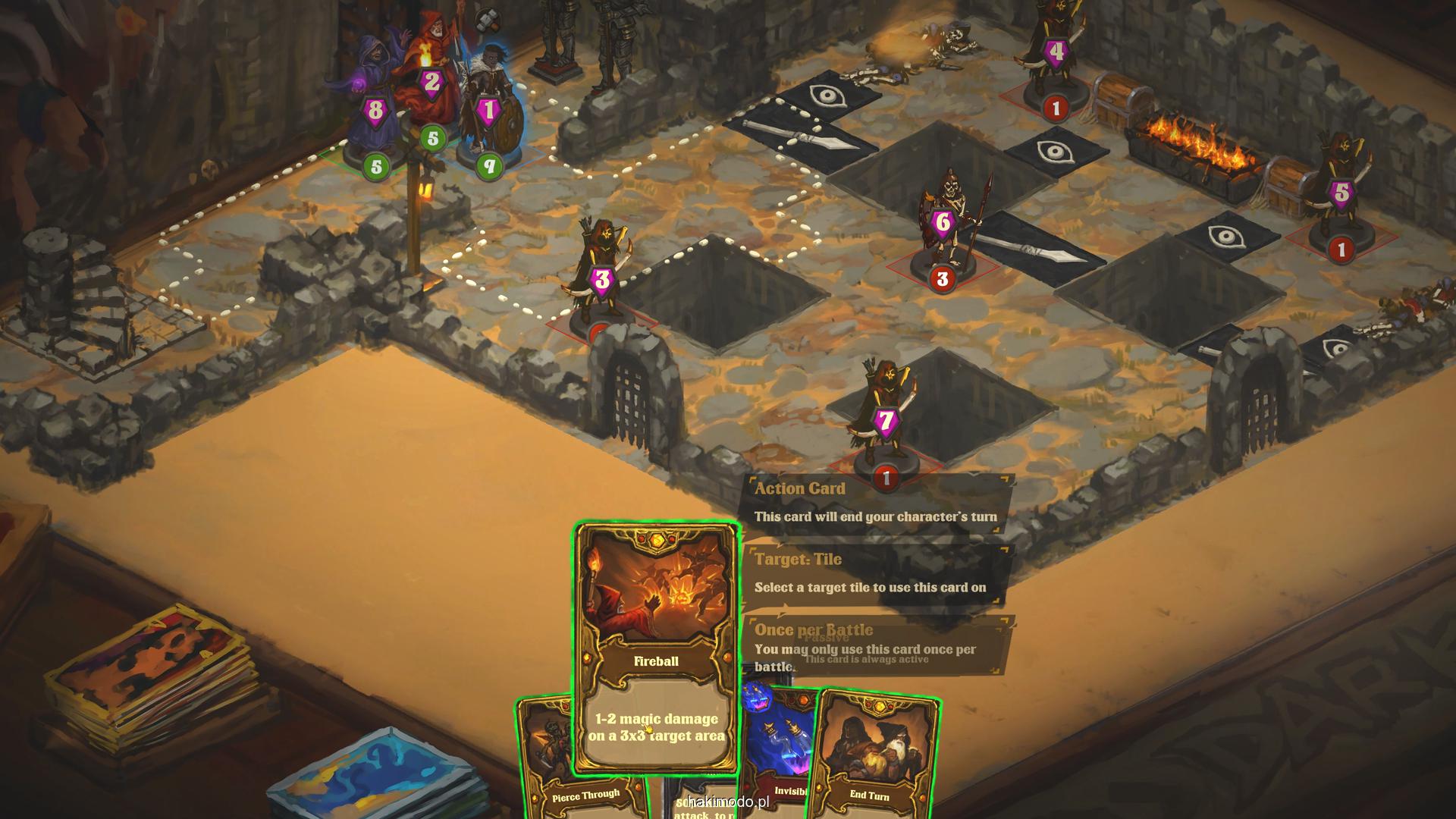This screenshot has height=819, width=1456.
Task: Target the hooded archer with marker 4
Action: pyautogui.click(x=1056, y=53)
